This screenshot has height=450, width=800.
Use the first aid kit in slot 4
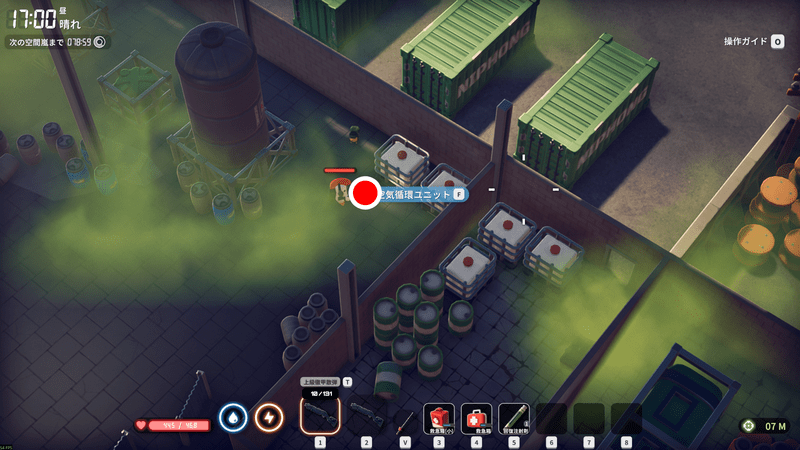(x=476, y=416)
